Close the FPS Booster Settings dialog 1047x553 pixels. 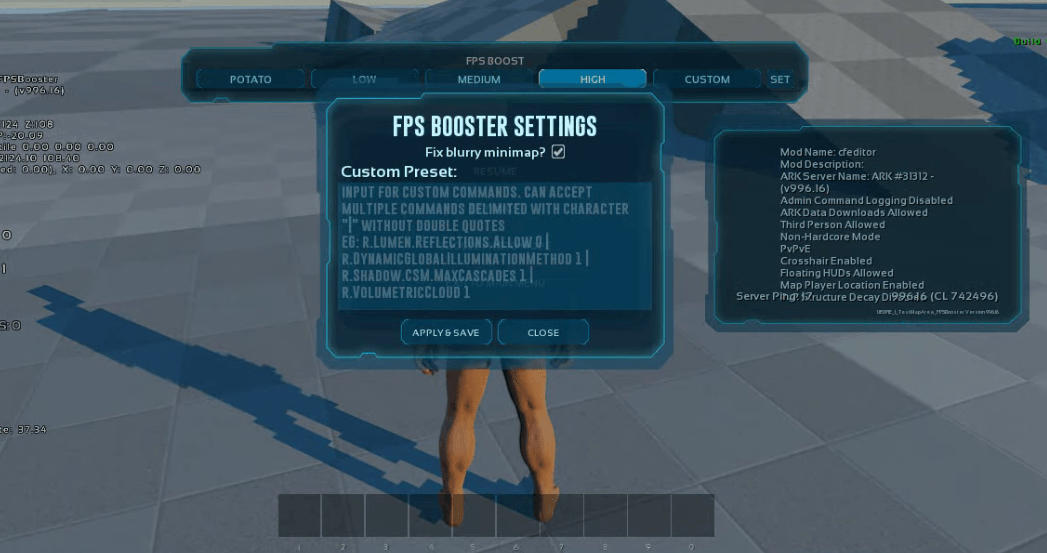click(543, 332)
